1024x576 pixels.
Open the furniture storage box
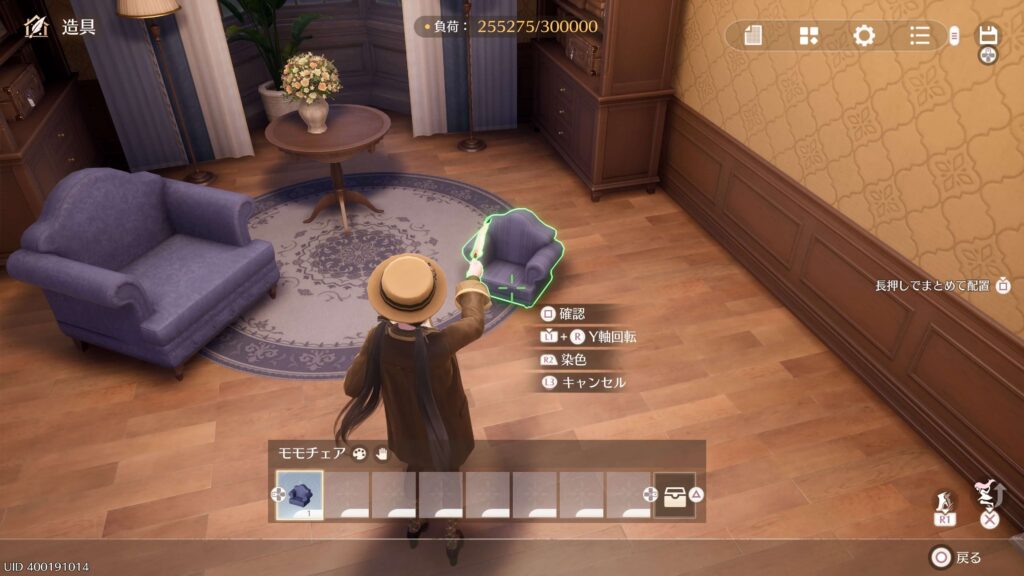tap(675, 495)
